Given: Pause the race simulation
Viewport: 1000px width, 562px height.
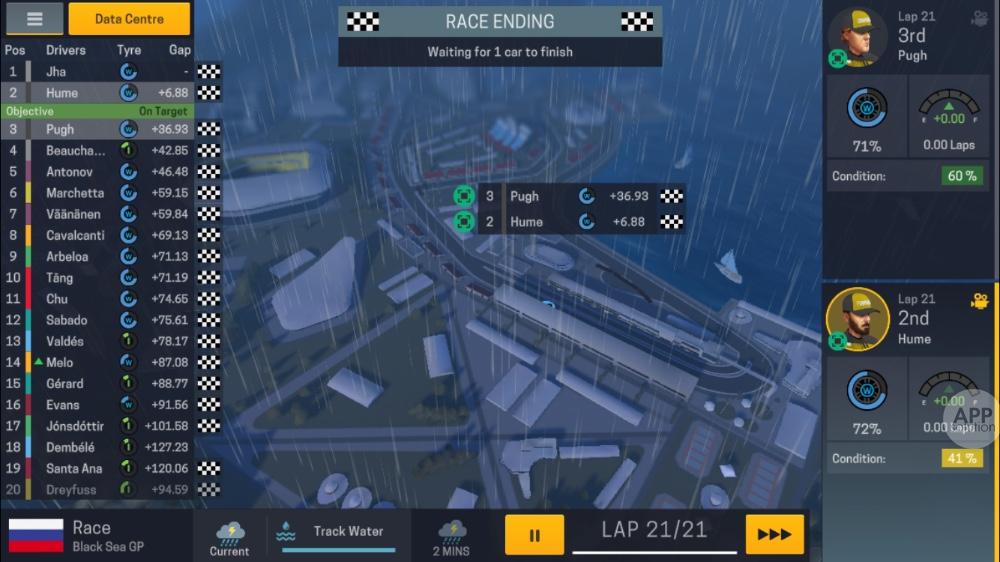Looking at the screenshot, I should pos(534,535).
